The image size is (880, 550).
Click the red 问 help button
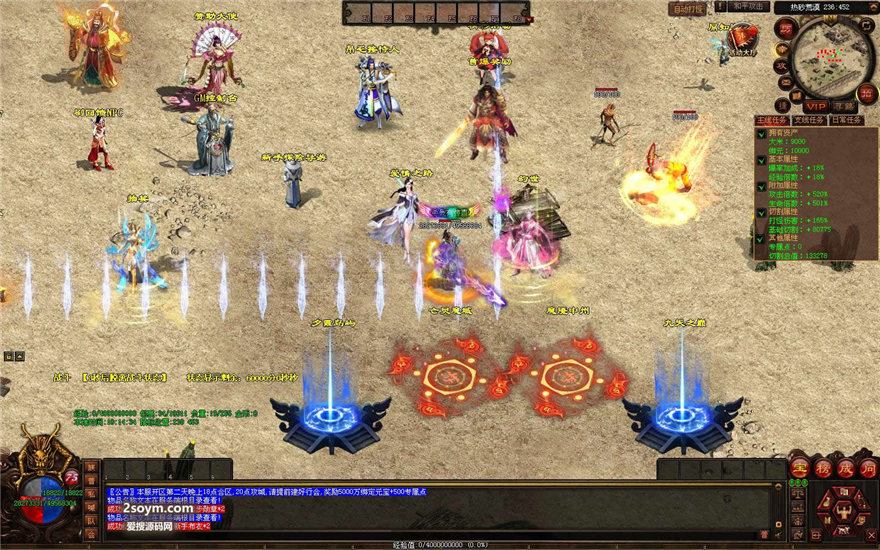click(x=868, y=468)
